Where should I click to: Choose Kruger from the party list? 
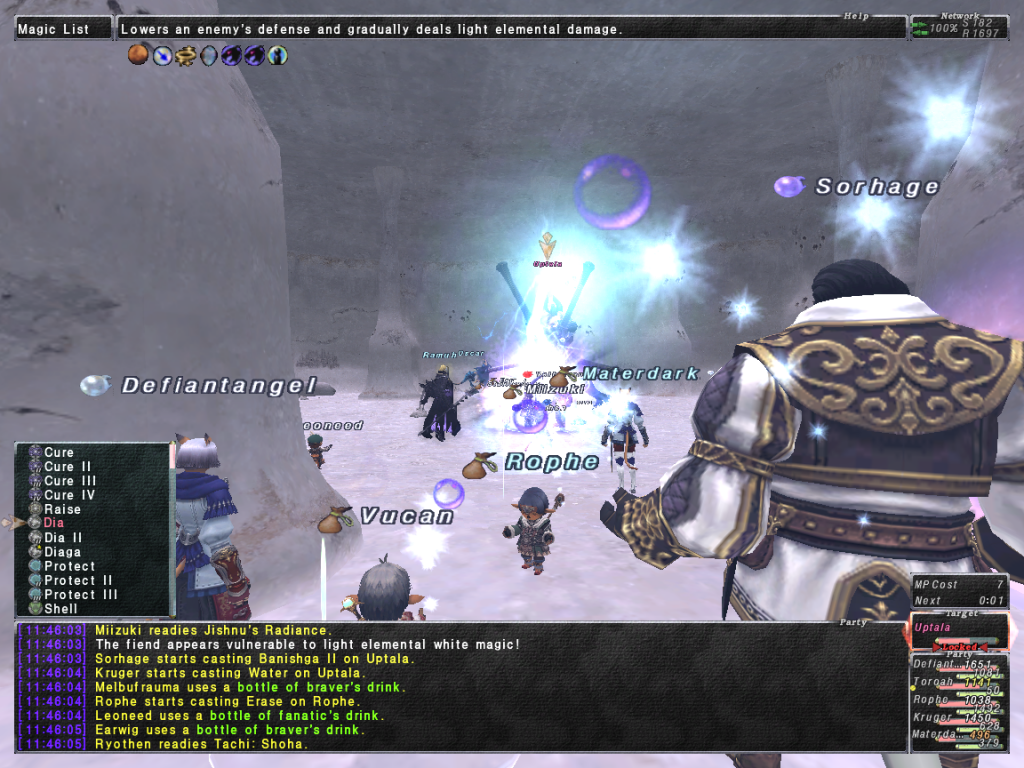click(x=932, y=717)
